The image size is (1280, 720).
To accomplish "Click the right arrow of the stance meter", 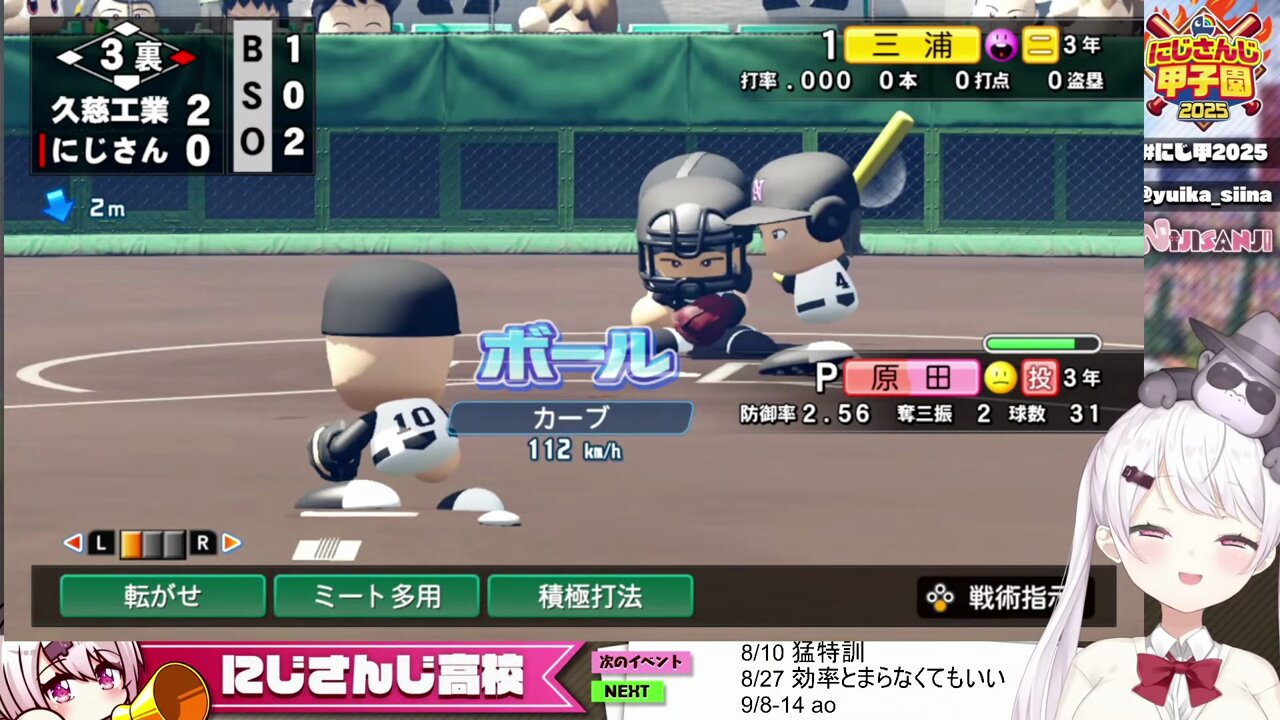I will pyautogui.click(x=232, y=544).
